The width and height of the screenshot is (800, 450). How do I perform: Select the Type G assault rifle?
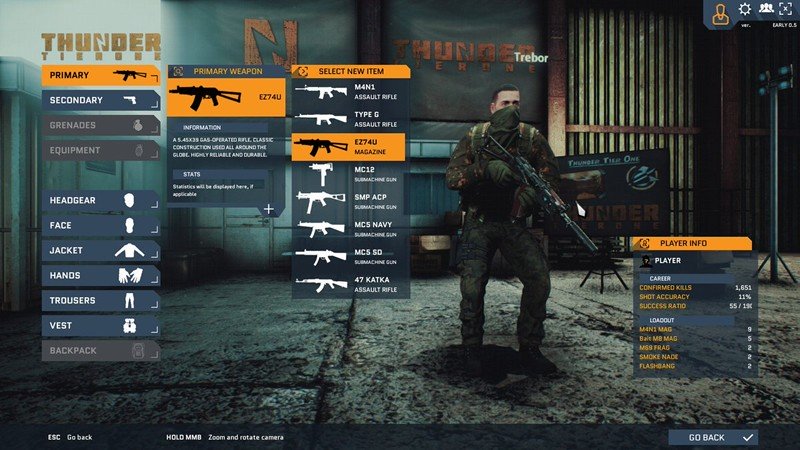[x=349, y=119]
